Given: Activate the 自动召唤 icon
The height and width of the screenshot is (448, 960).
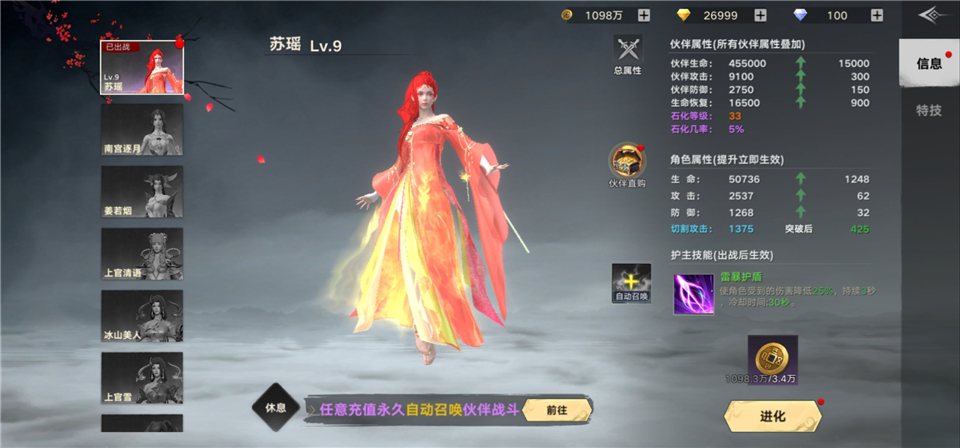Looking at the screenshot, I should (631, 283).
